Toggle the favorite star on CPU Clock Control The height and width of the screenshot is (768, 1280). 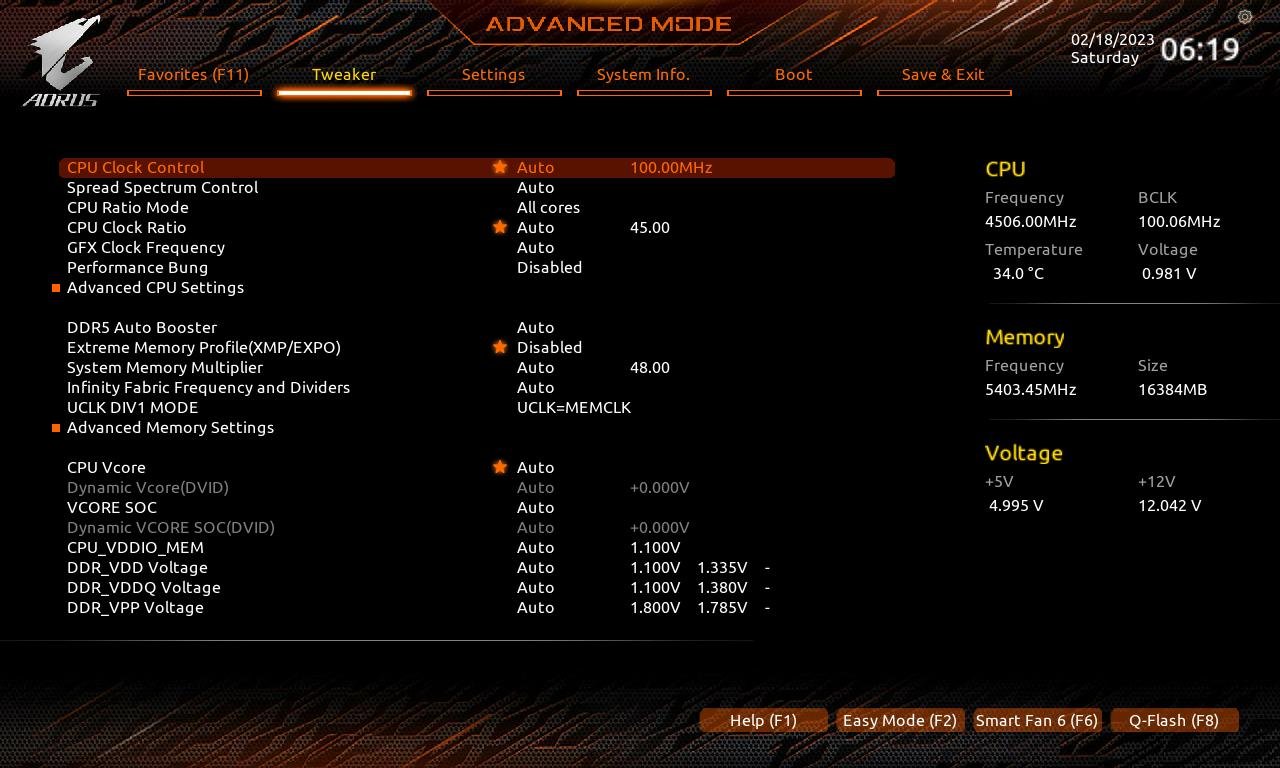pyautogui.click(x=499, y=167)
